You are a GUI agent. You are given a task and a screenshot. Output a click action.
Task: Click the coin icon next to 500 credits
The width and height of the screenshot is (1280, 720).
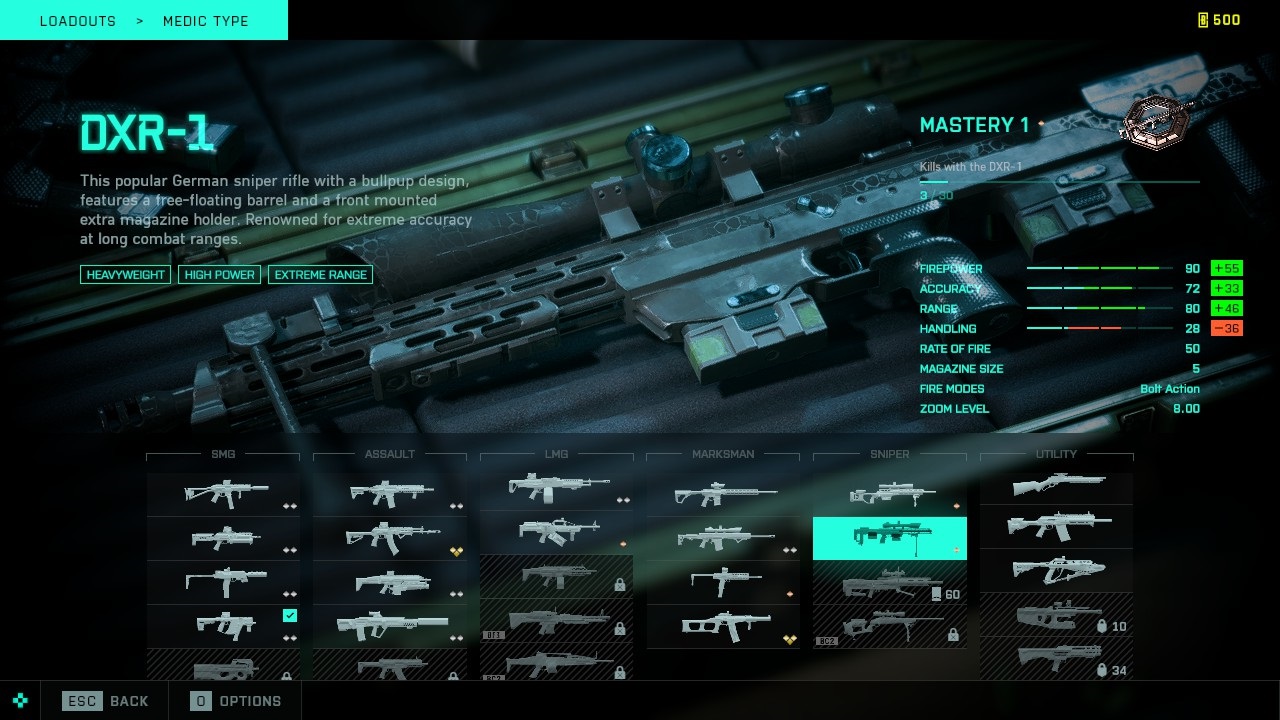(x=1201, y=19)
